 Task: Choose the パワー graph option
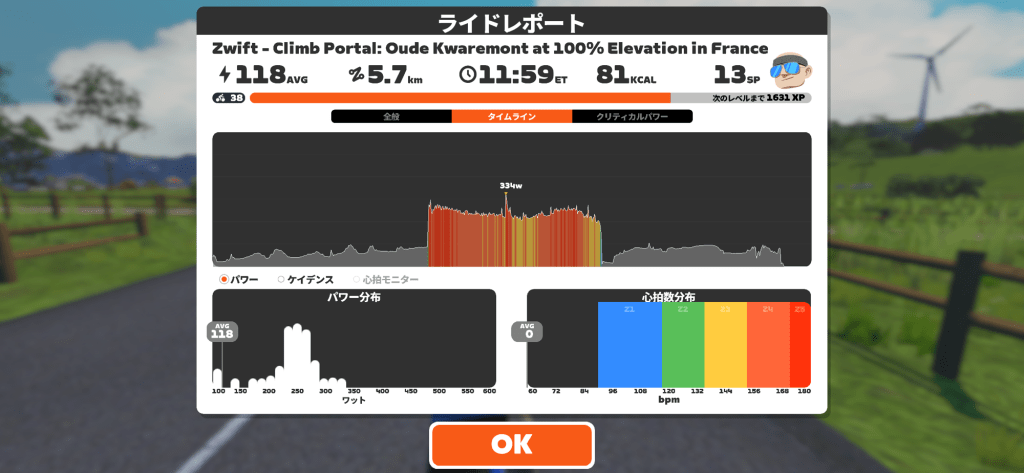[239, 280]
